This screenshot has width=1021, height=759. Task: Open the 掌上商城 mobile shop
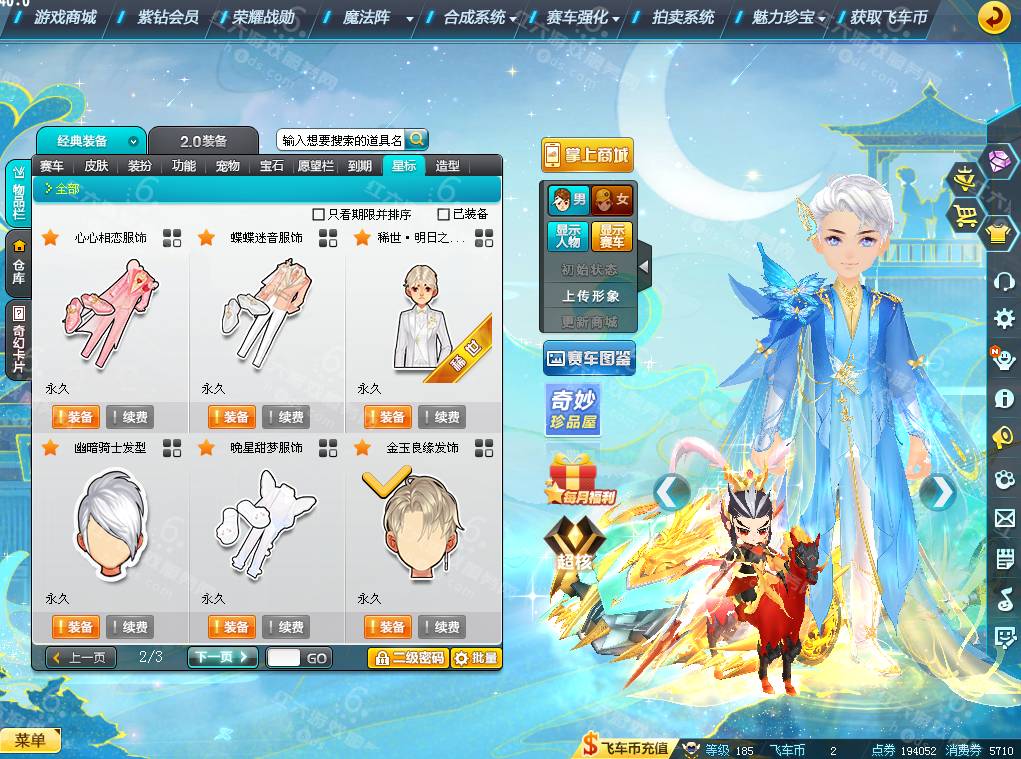588,155
